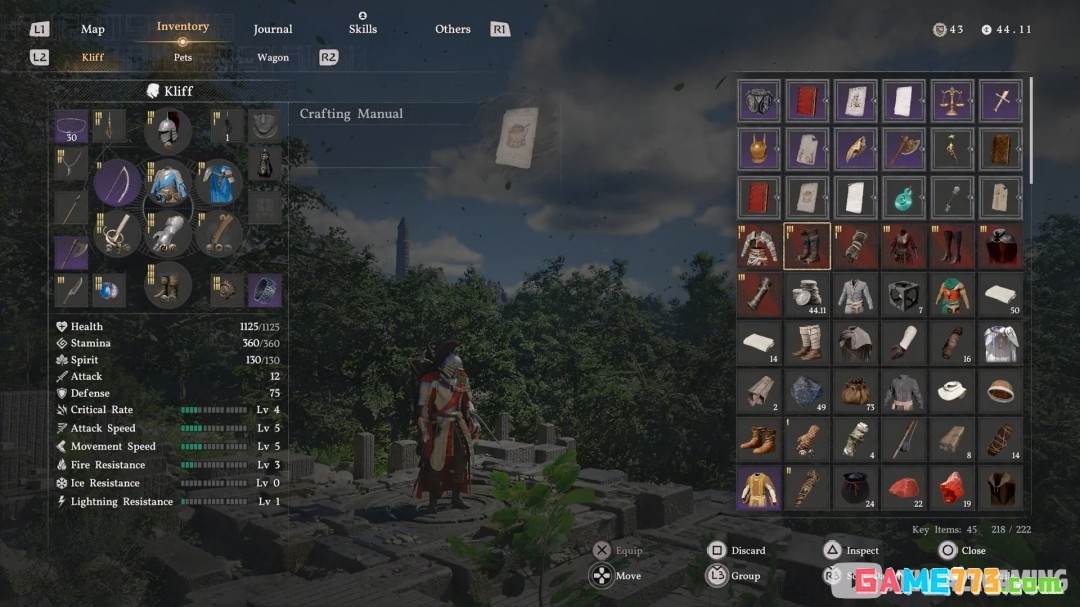This screenshot has height=607, width=1080.
Task: Select the silver coins stack
Action: coord(807,295)
